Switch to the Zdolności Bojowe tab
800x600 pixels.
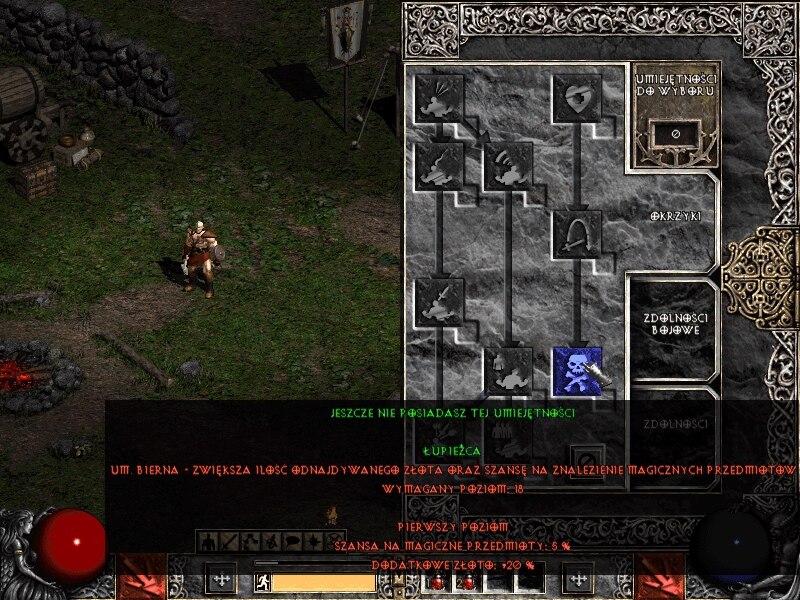[671, 324]
